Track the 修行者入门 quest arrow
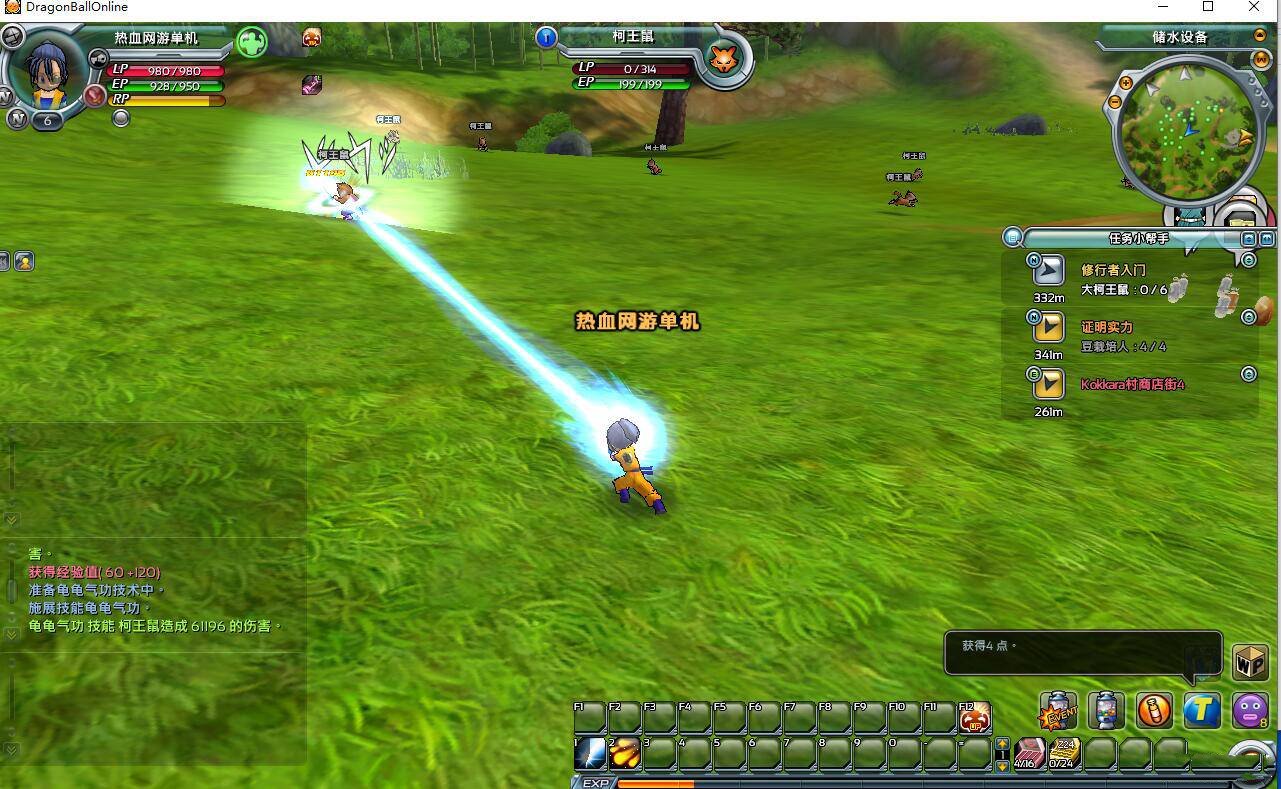This screenshot has width=1281, height=789. (1048, 270)
